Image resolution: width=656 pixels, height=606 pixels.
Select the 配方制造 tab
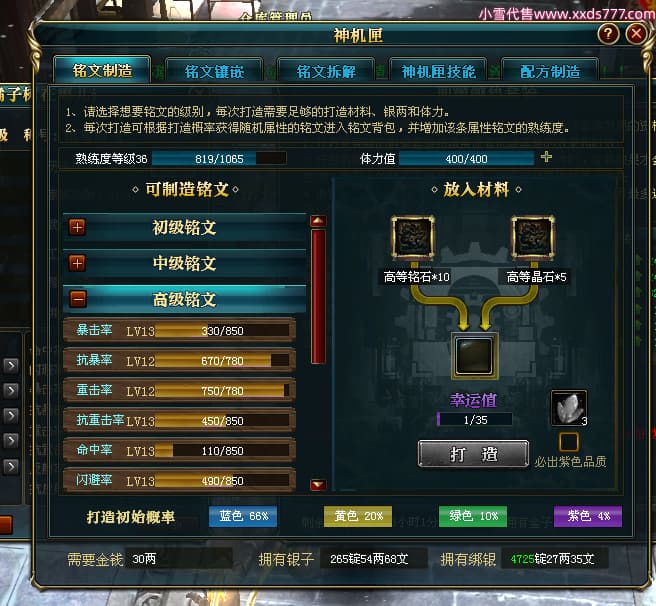pyautogui.click(x=550, y=71)
